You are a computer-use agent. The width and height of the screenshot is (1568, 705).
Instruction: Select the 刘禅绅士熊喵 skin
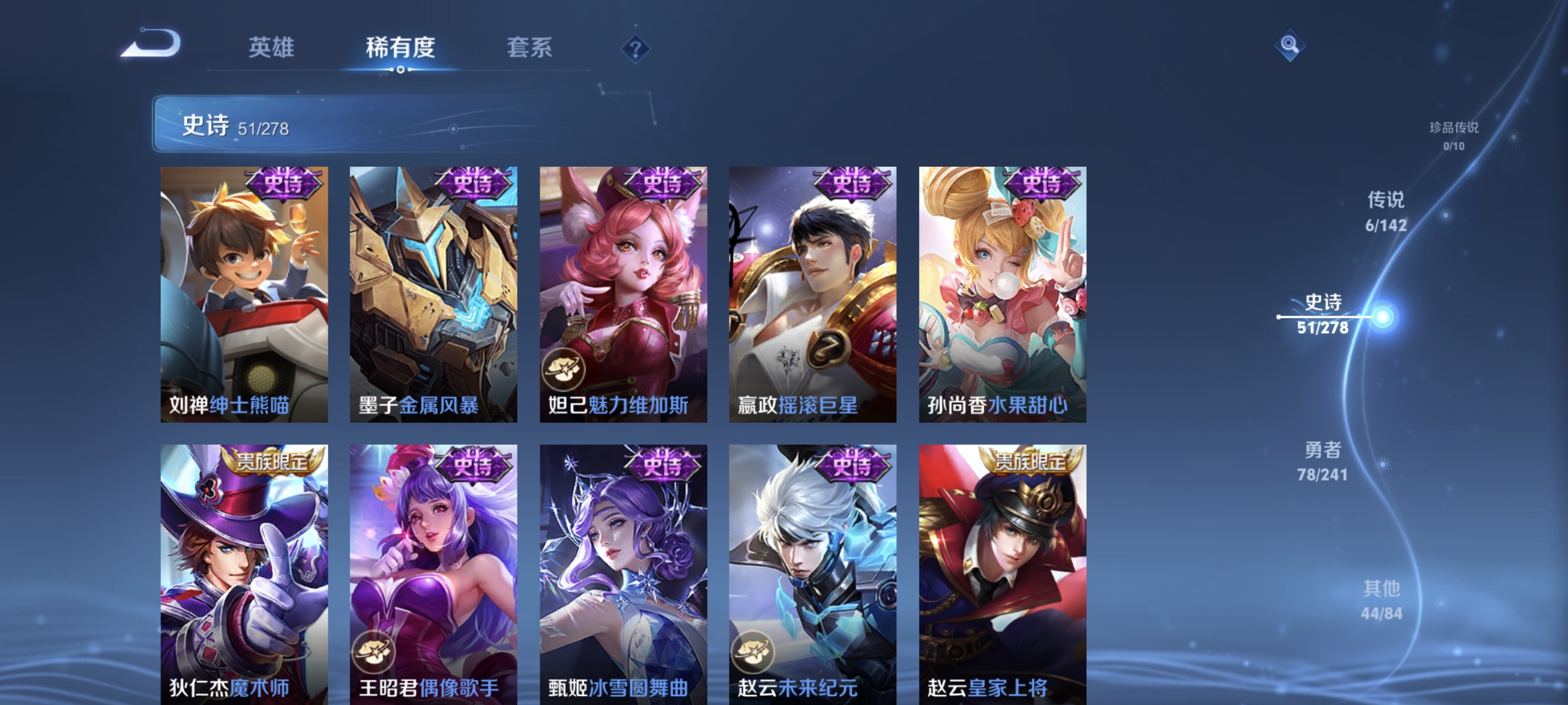tap(244, 292)
